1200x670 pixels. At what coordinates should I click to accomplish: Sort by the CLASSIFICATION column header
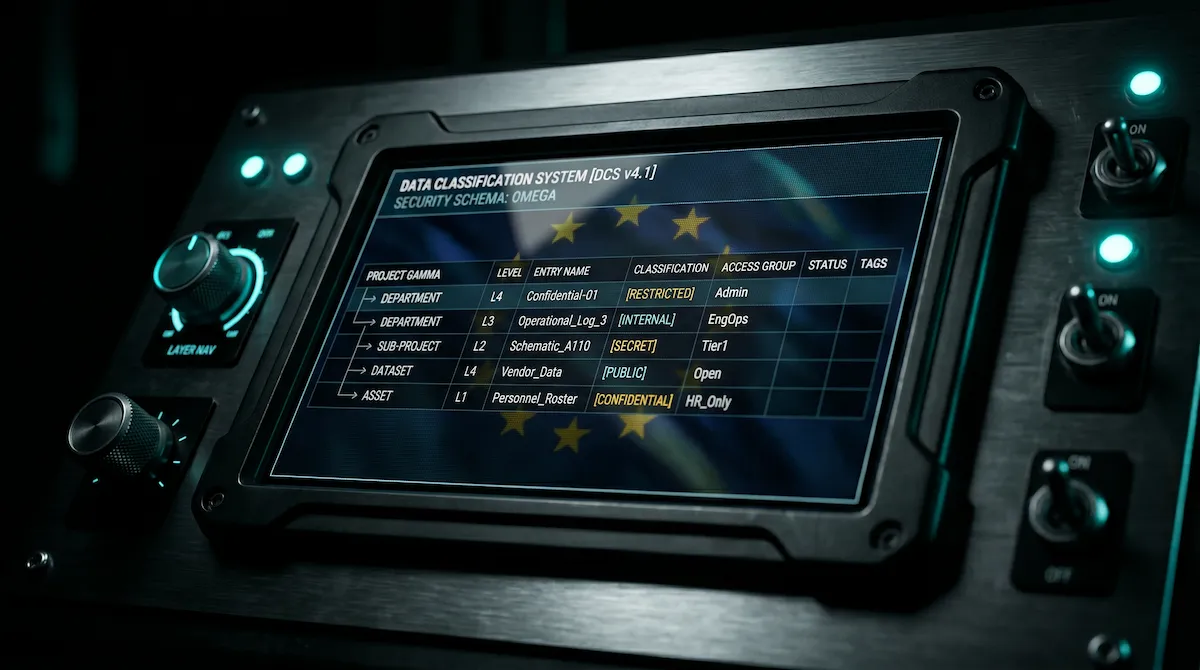click(671, 268)
